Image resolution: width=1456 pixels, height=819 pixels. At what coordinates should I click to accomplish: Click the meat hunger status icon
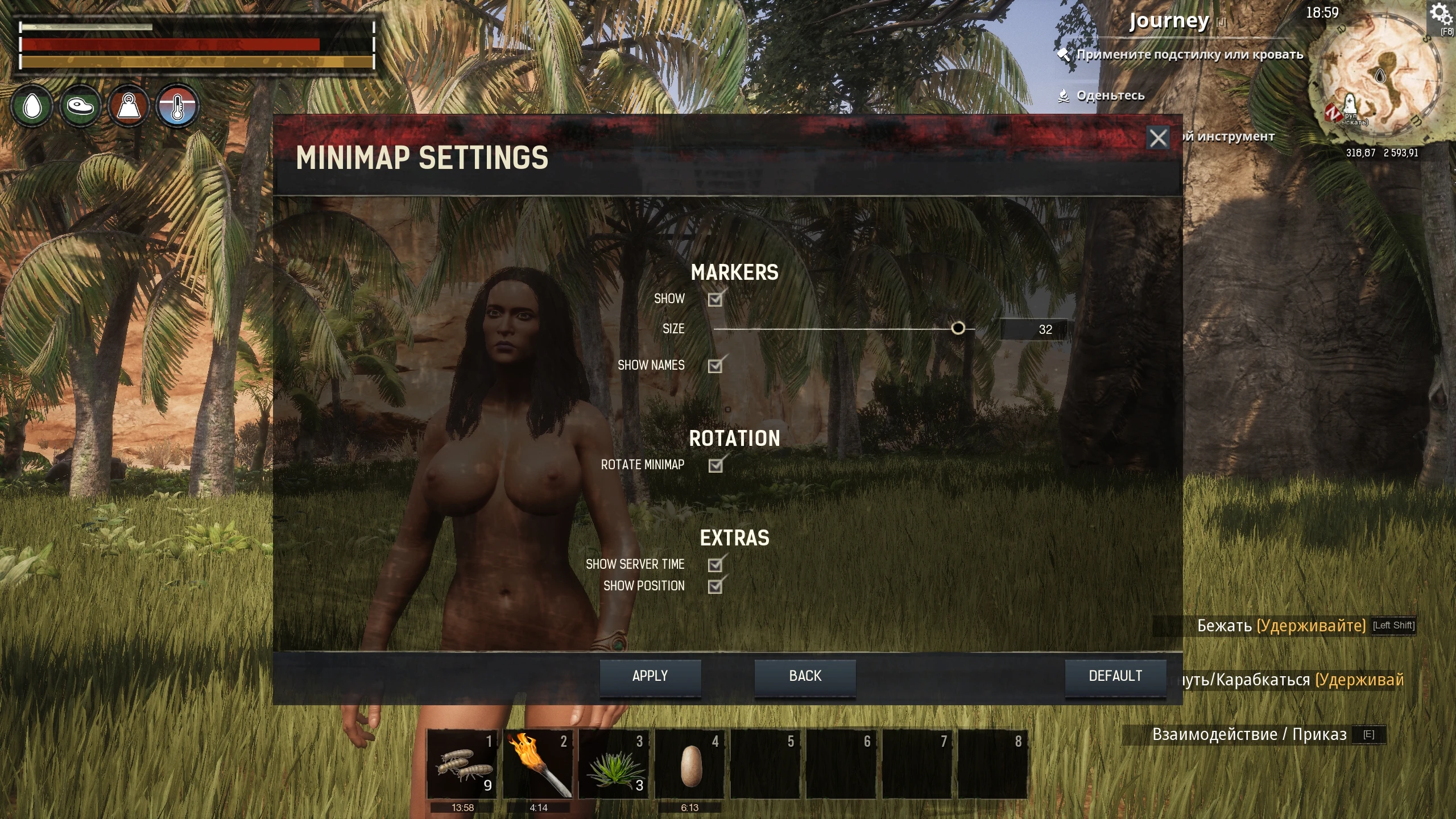80,105
